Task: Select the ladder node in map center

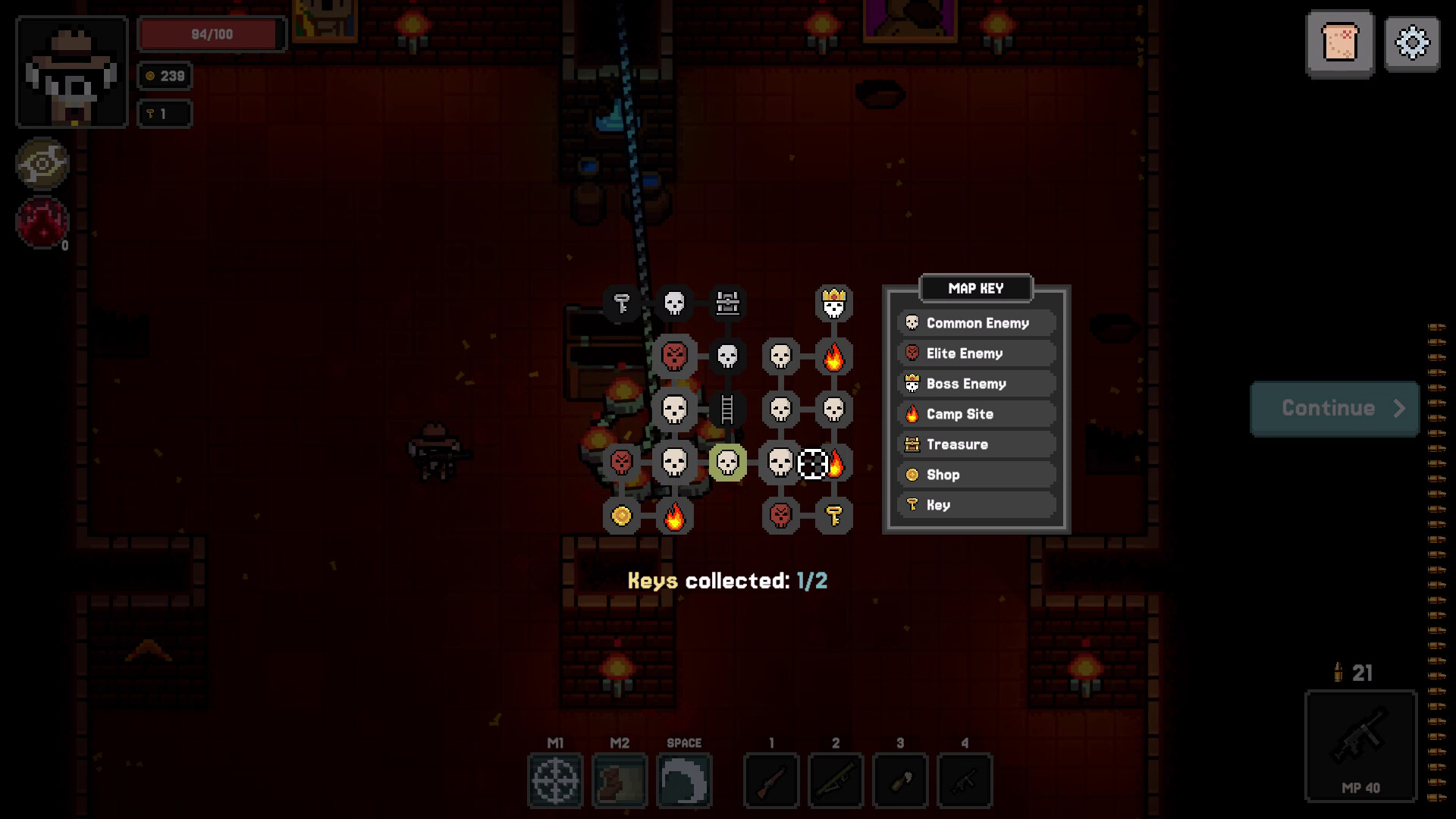Action: [727, 409]
